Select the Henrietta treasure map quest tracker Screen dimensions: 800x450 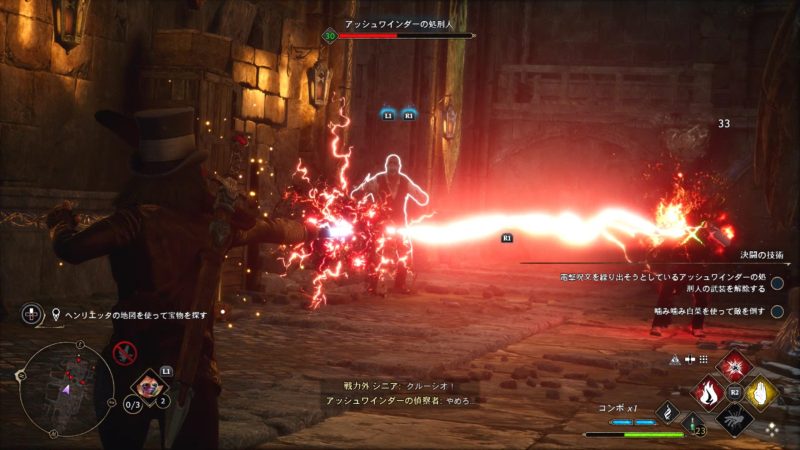(131, 314)
